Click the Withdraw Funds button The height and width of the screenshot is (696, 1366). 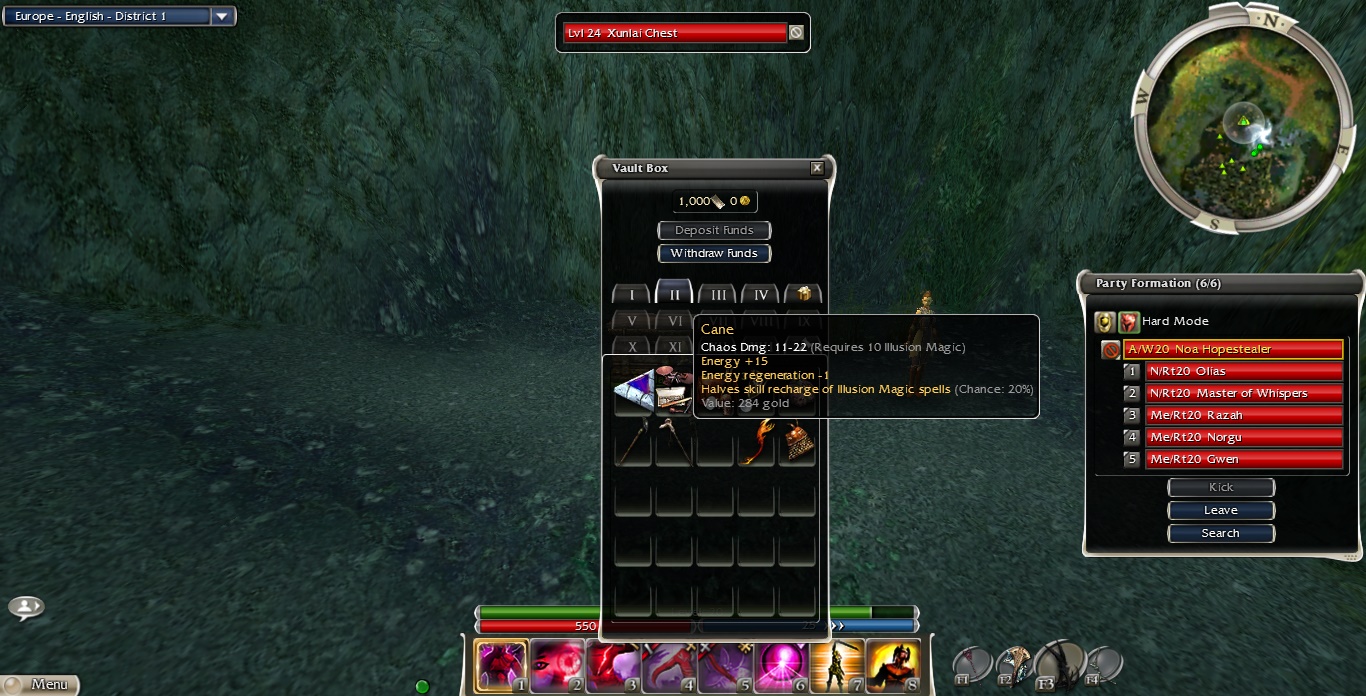click(x=714, y=253)
